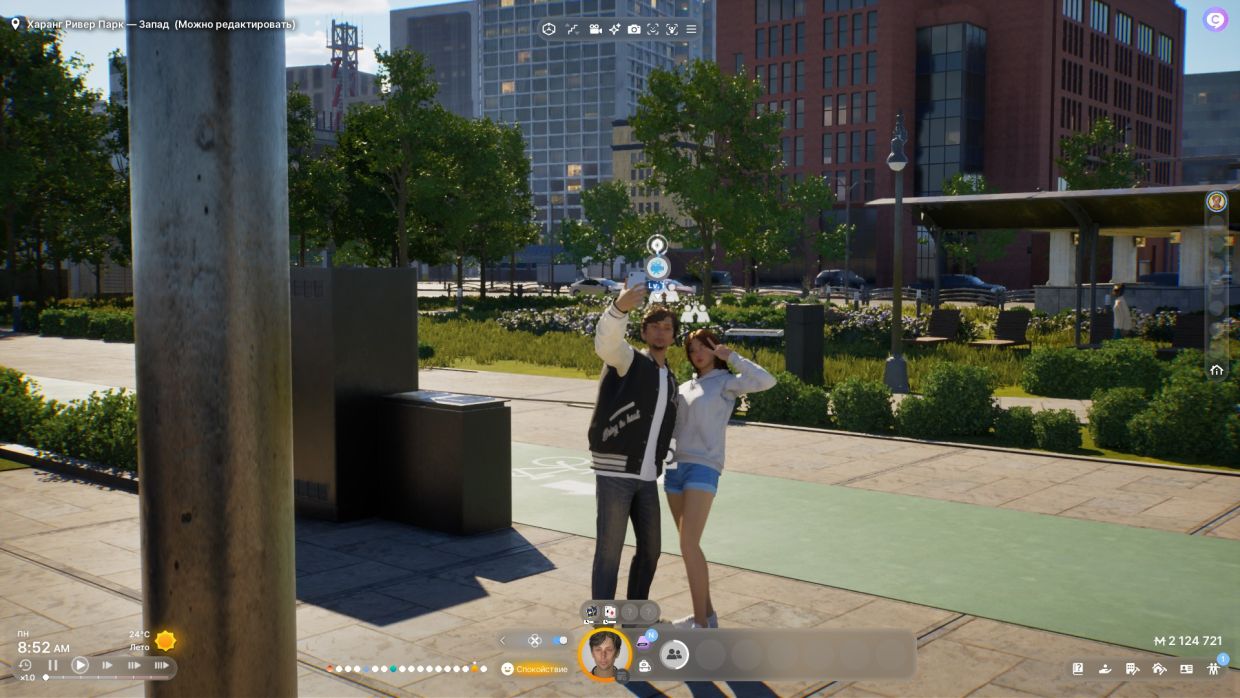Open the group interaction bubble
This screenshot has height=698, width=1240.
click(674, 655)
